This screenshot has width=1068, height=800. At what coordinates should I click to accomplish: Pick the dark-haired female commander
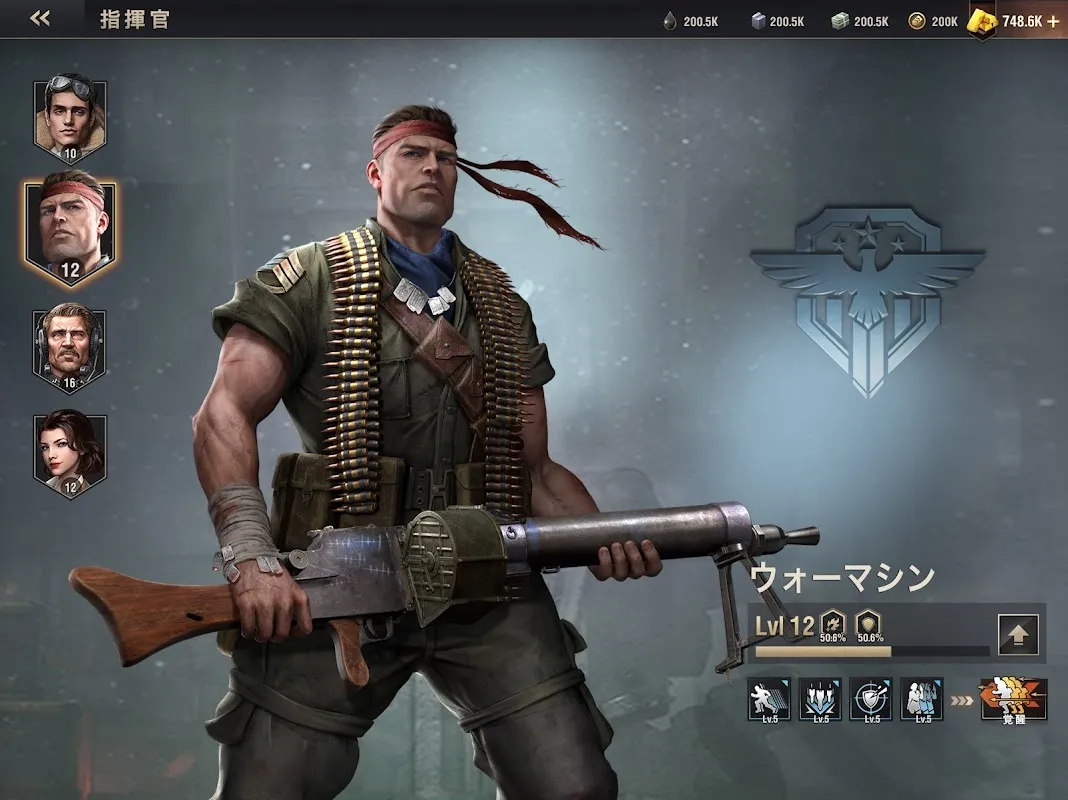(70, 455)
